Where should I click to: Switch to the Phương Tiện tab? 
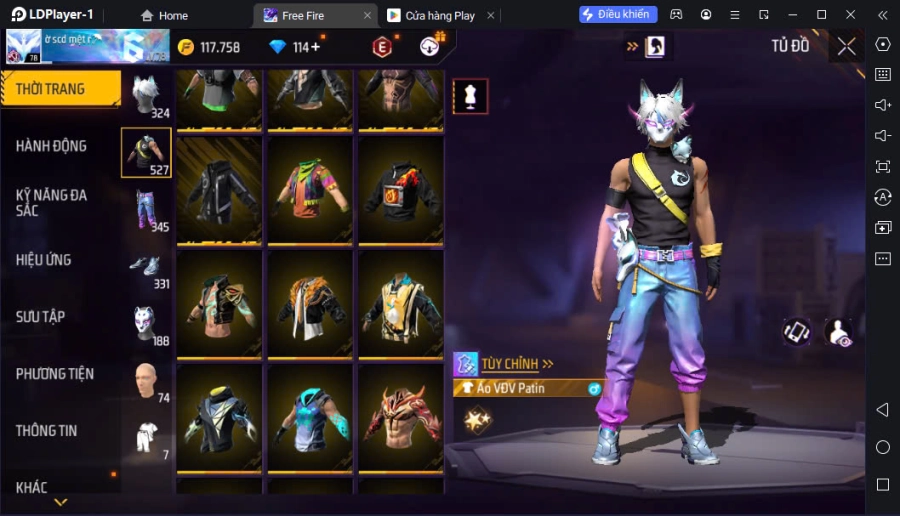[x=55, y=374]
